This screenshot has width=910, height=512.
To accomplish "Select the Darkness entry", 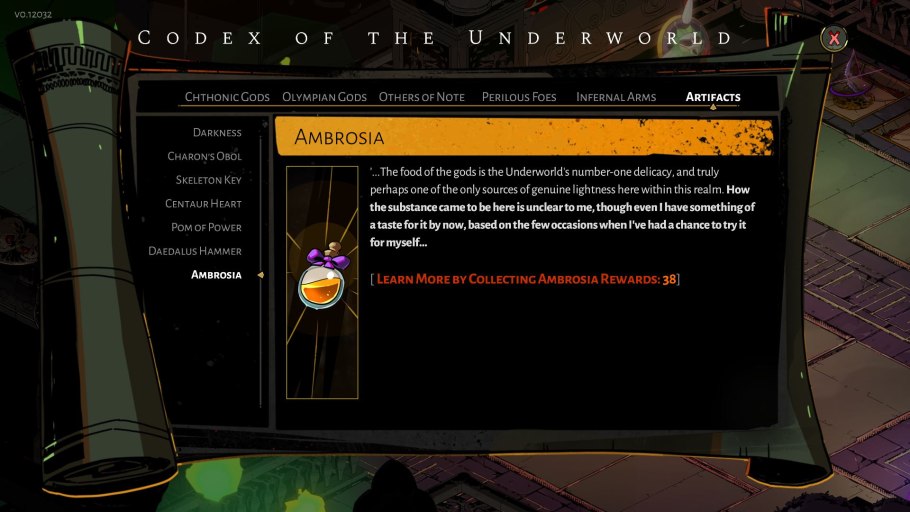I will (x=217, y=133).
